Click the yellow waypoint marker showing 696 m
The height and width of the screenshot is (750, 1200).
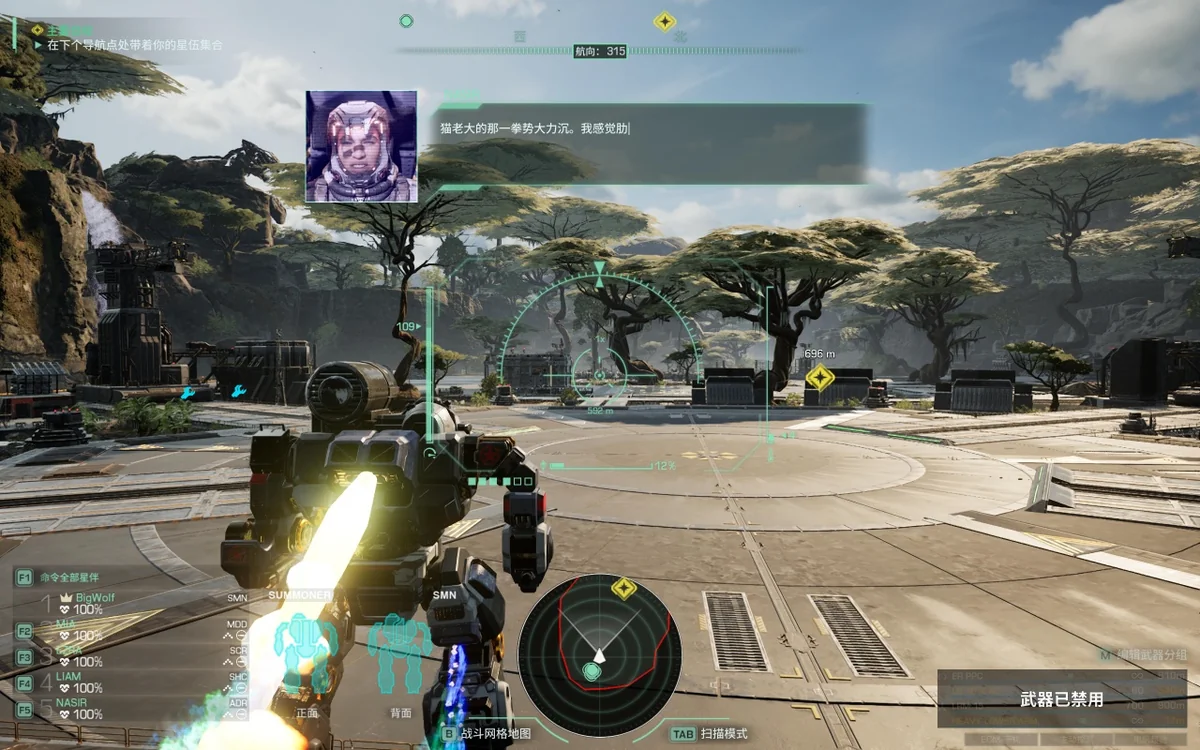[820, 377]
